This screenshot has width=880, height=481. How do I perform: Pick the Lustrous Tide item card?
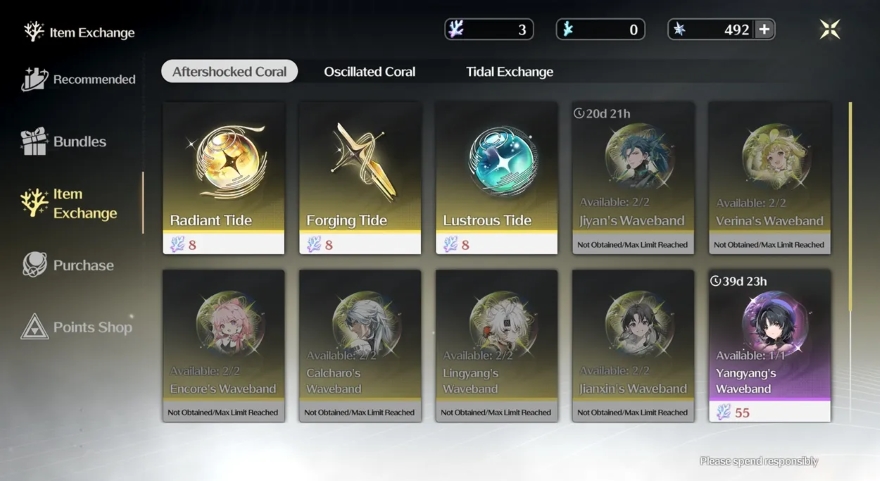(x=497, y=177)
